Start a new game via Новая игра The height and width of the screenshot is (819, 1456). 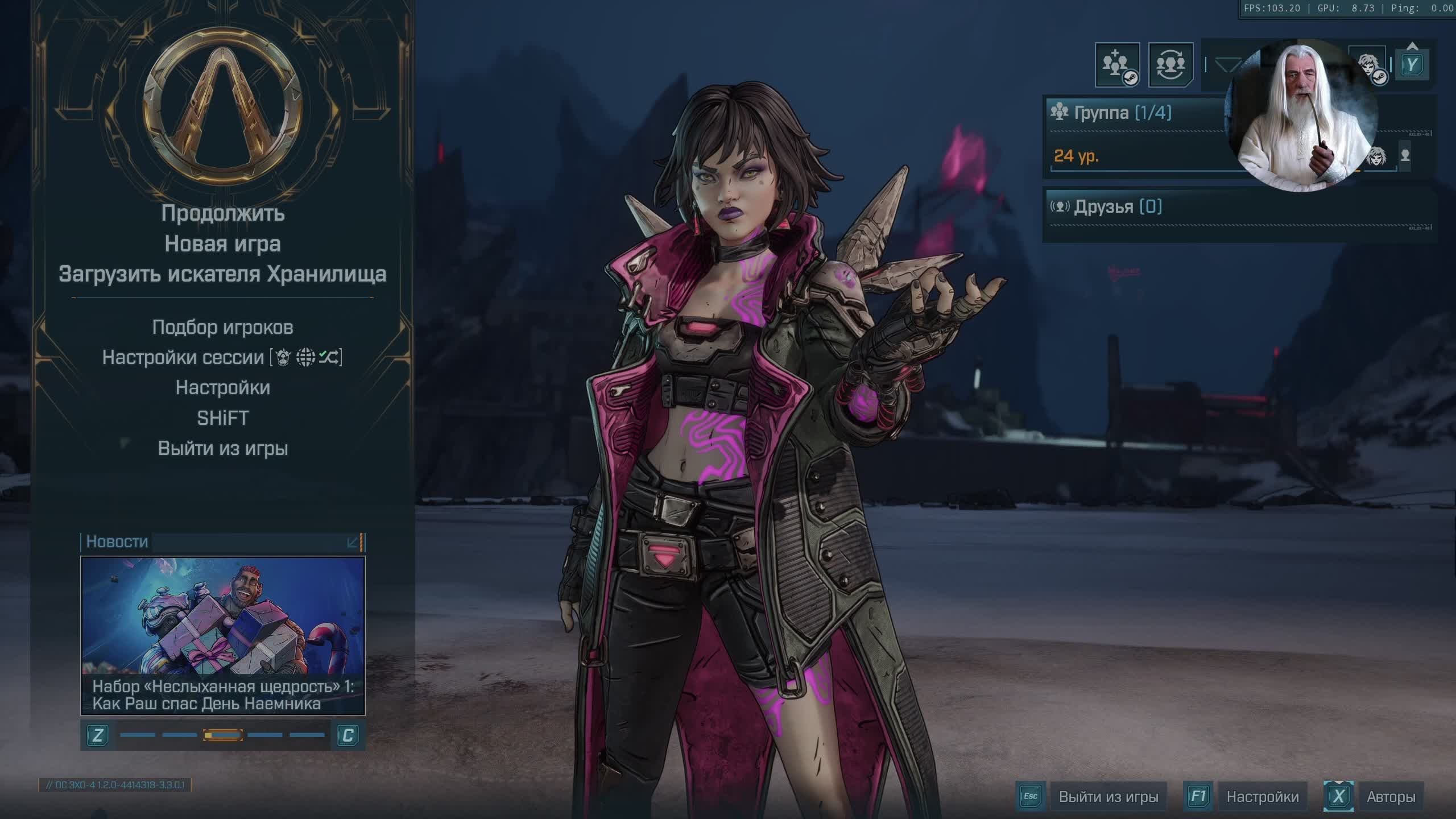[x=222, y=244]
